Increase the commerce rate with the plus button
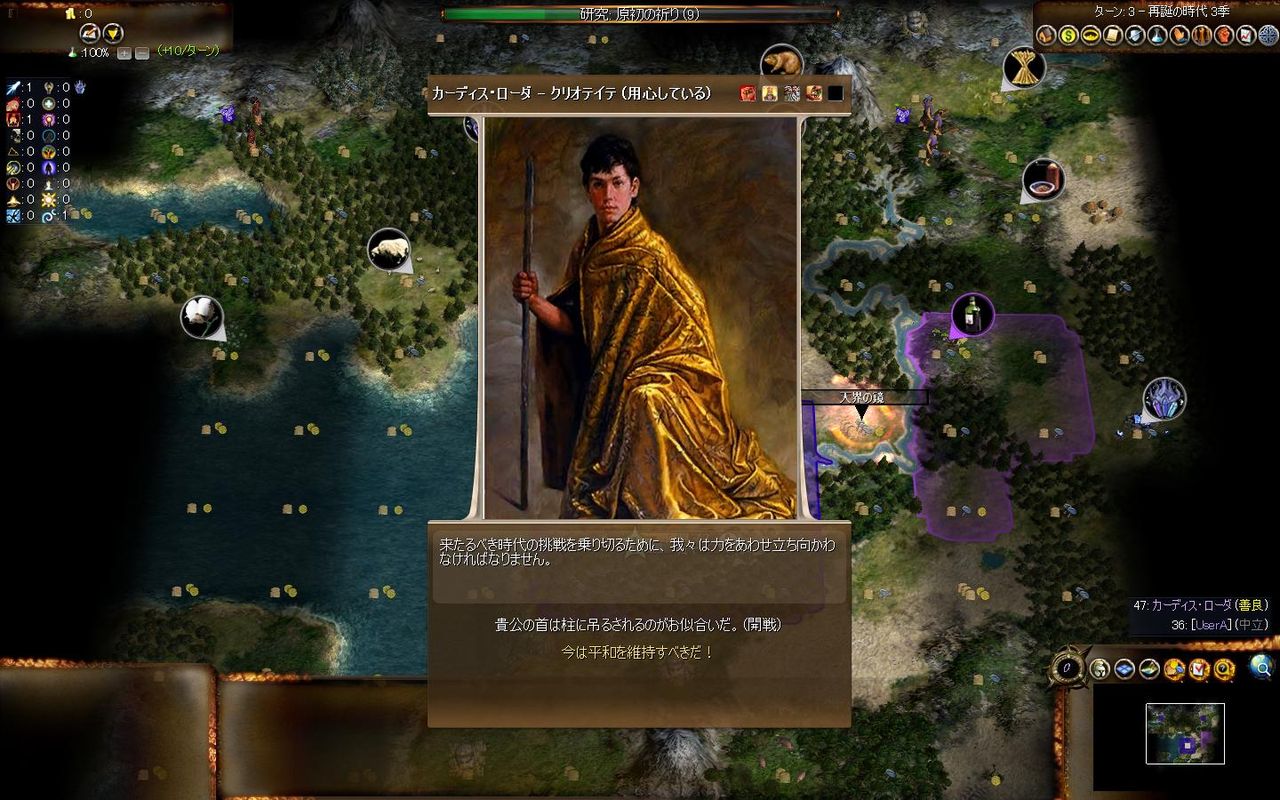The width and height of the screenshot is (1280, 800). (x=124, y=52)
